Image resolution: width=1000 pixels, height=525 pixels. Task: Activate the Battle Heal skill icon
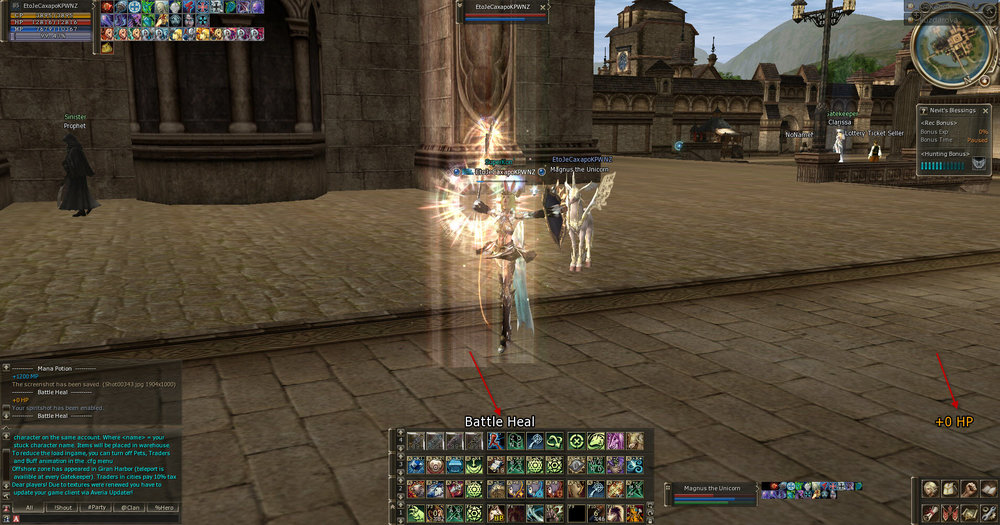click(x=496, y=441)
